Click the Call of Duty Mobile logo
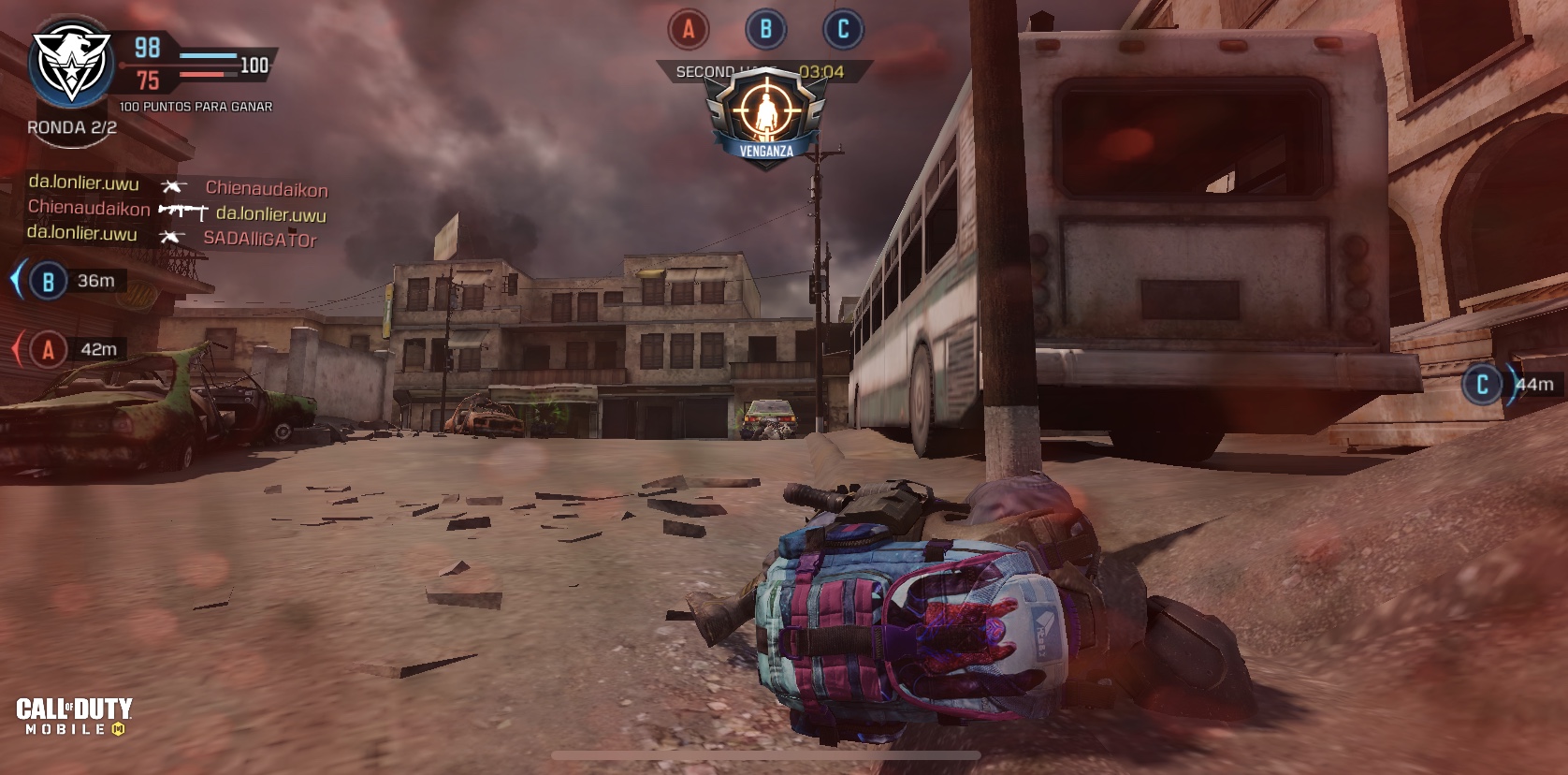1568x775 pixels. tap(74, 716)
